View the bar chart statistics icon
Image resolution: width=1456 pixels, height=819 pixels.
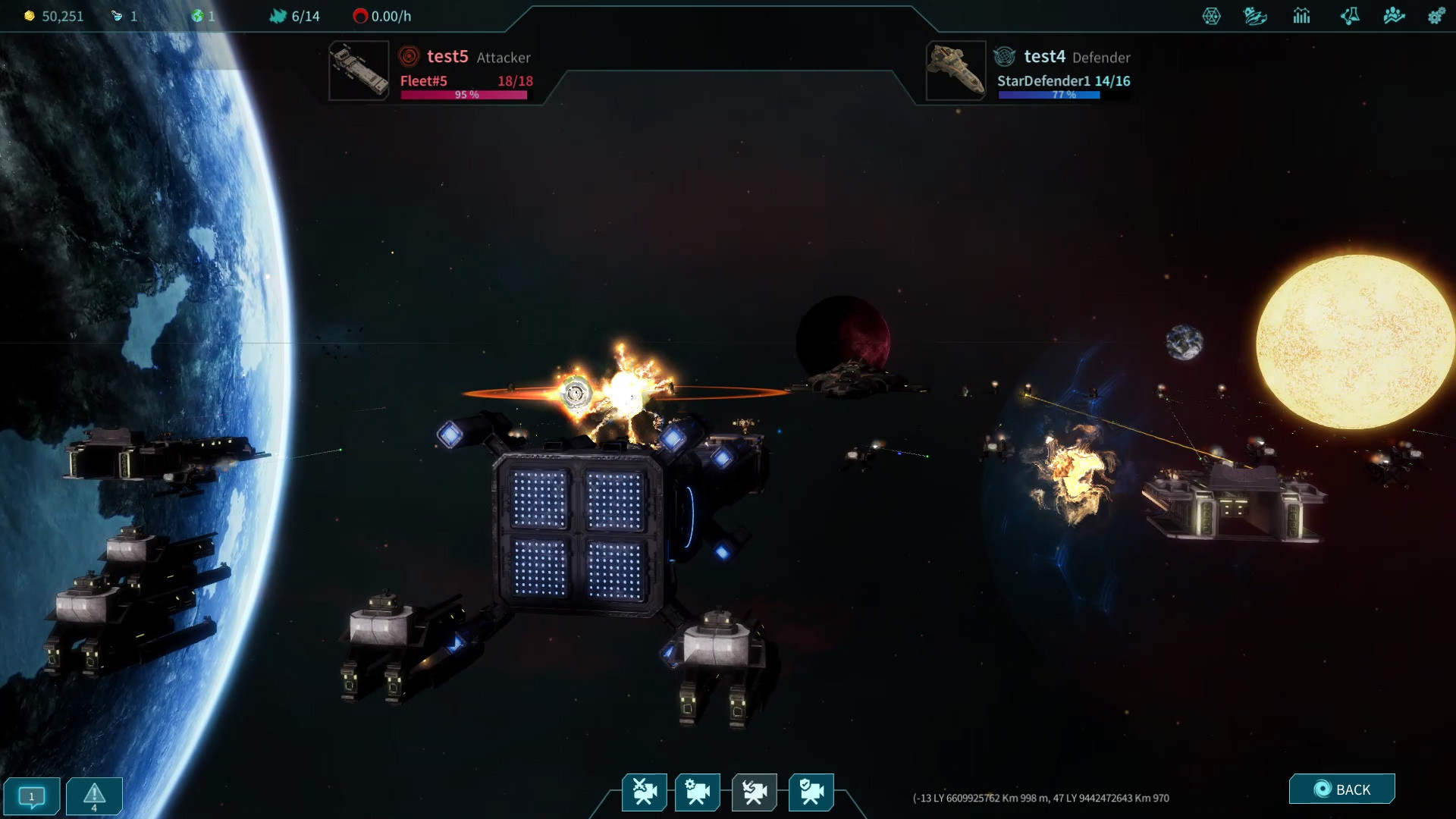coord(1302,16)
